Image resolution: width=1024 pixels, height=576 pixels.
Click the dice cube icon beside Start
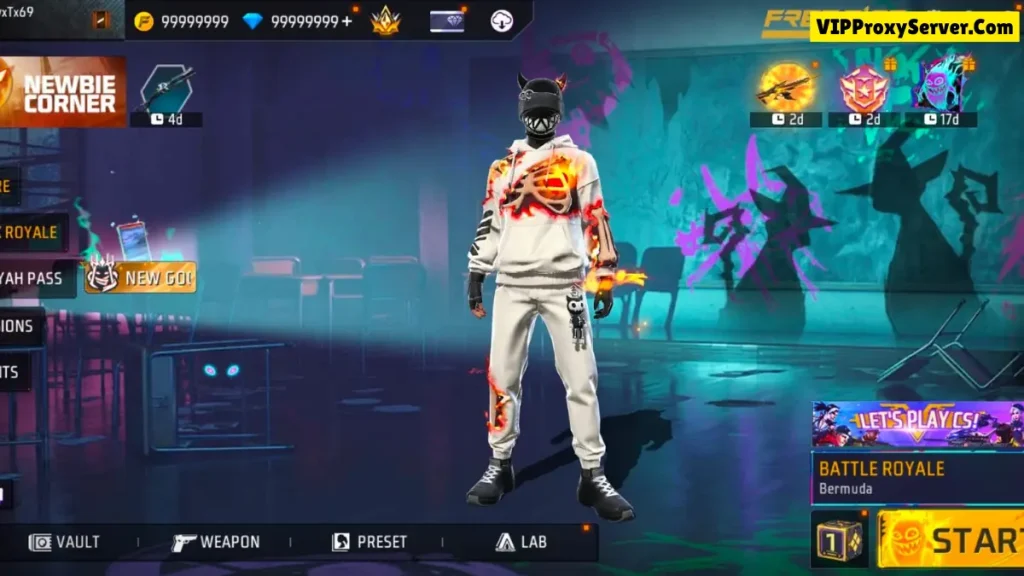tap(840, 540)
